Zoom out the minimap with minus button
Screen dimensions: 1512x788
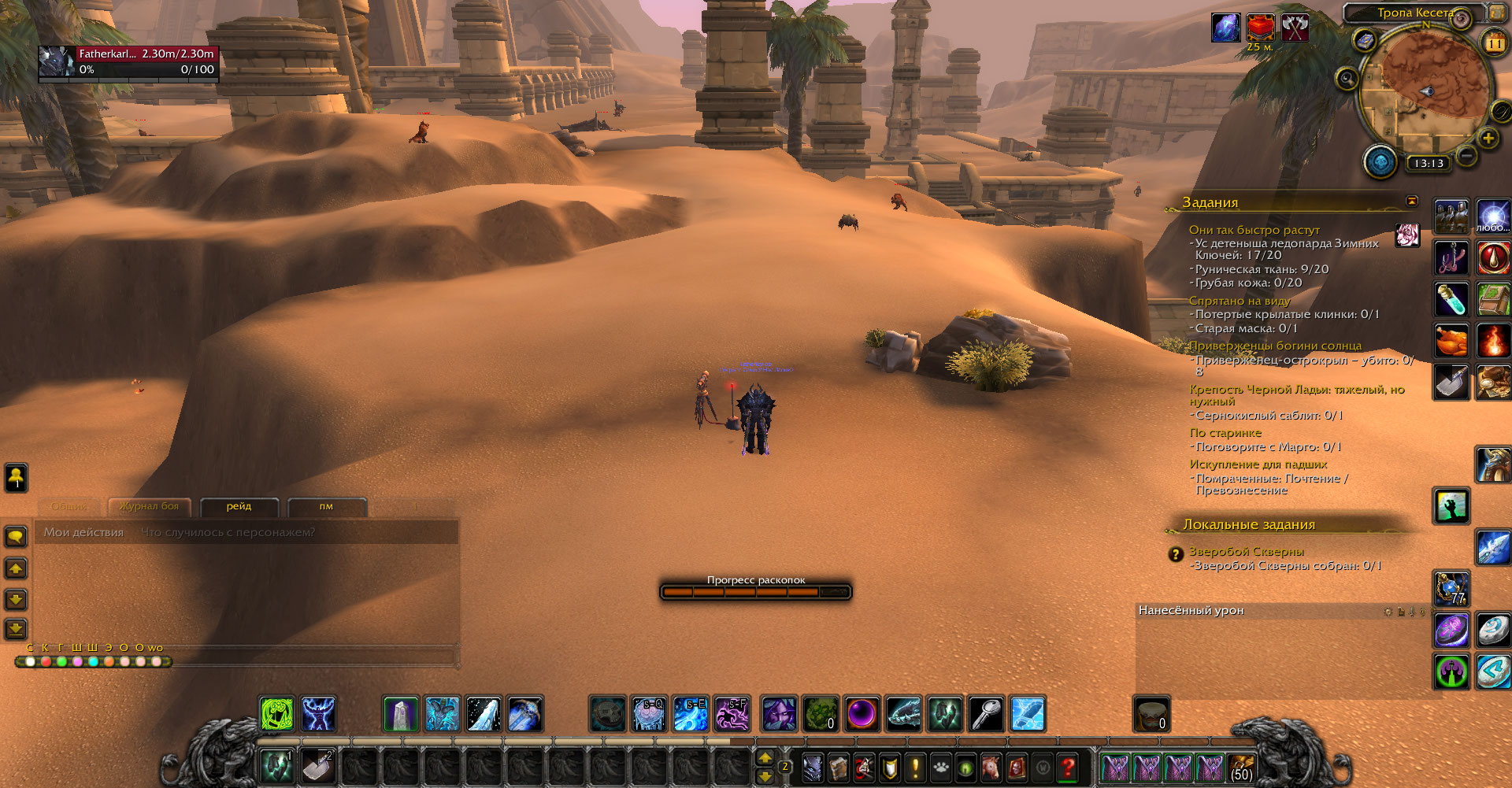coord(1466,156)
